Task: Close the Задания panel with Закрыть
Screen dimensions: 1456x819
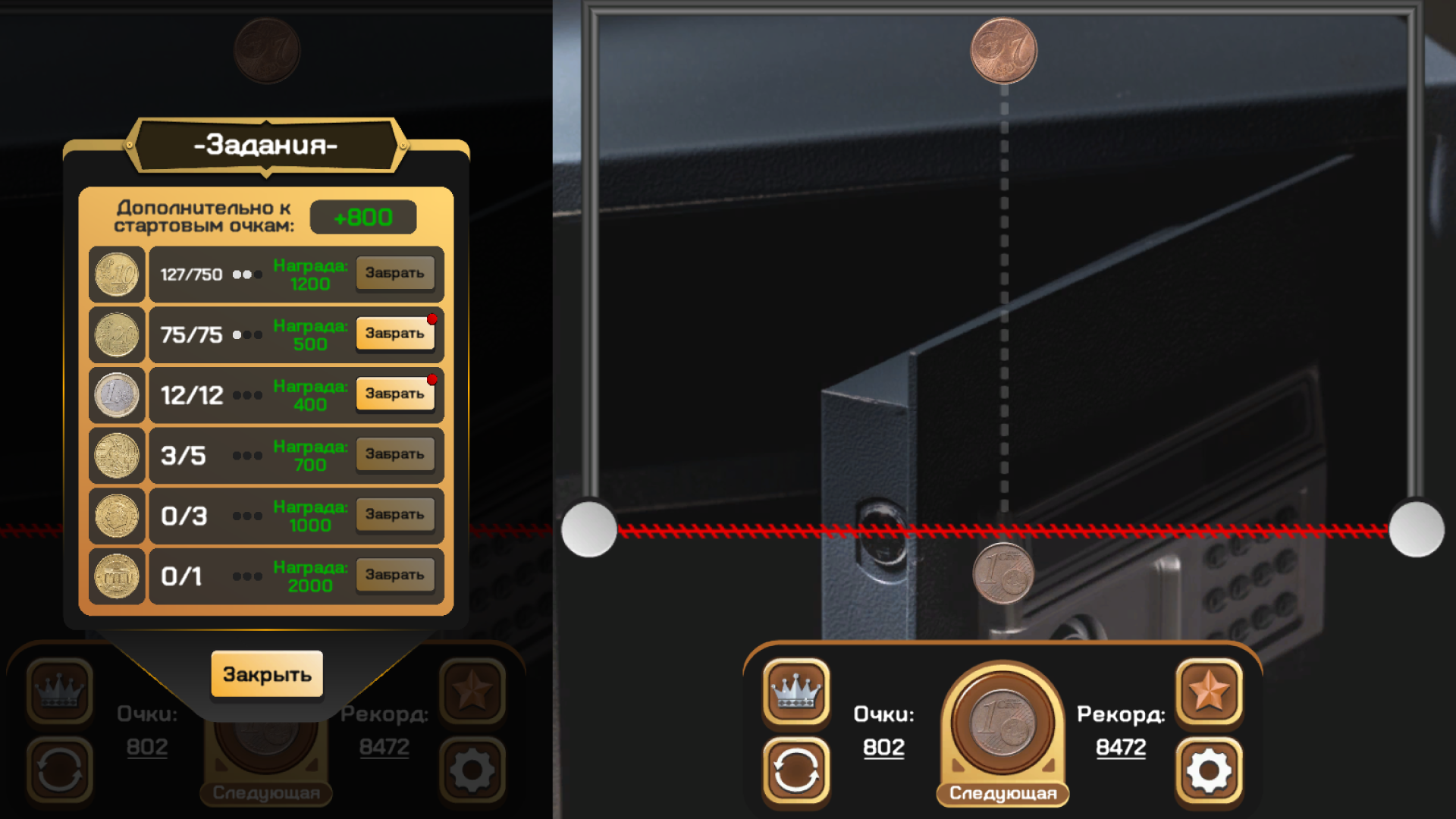Action: click(x=267, y=673)
